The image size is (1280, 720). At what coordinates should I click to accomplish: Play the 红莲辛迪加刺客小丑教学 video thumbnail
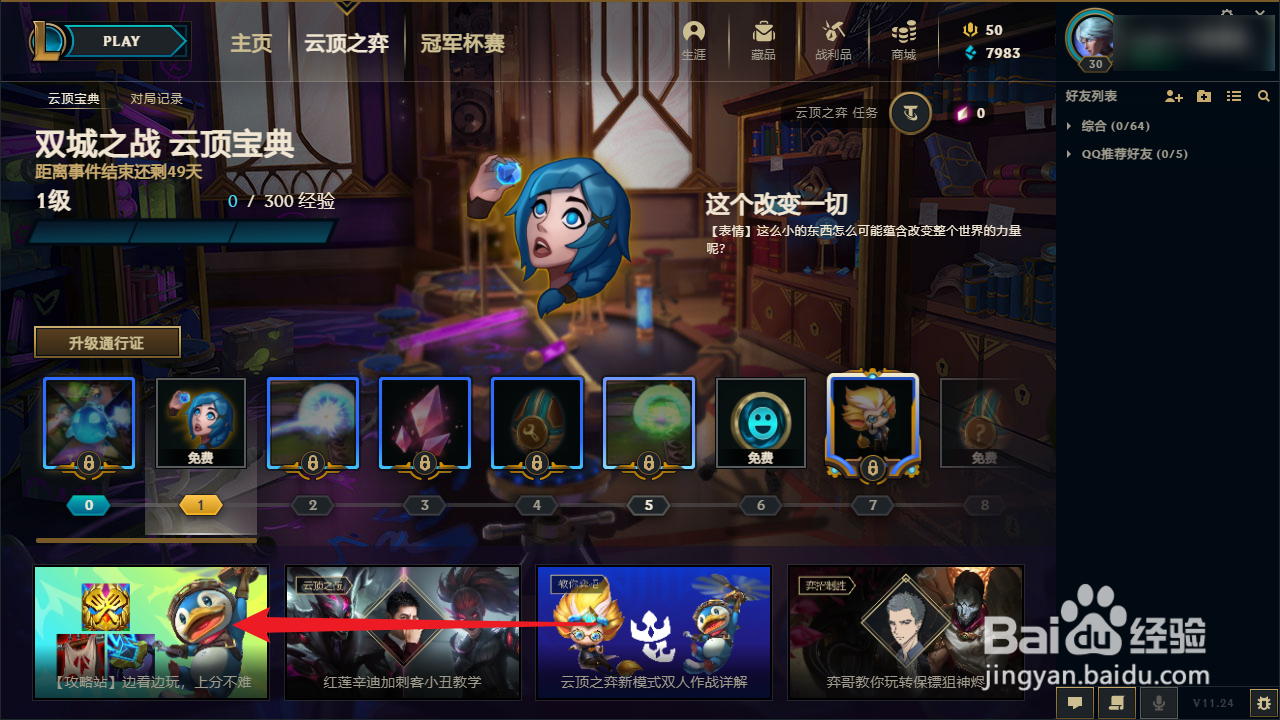(x=402, y=632)
